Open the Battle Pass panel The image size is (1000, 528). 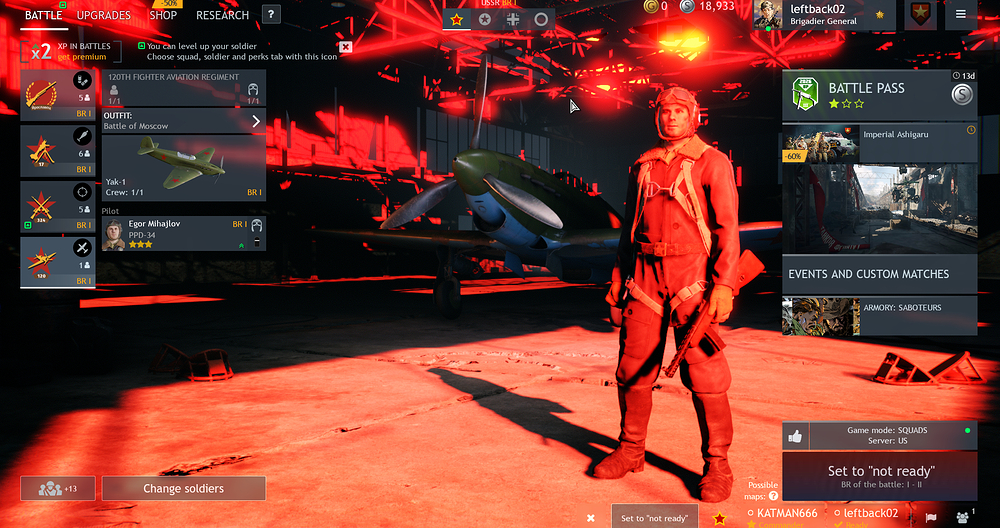pos(880,96)
